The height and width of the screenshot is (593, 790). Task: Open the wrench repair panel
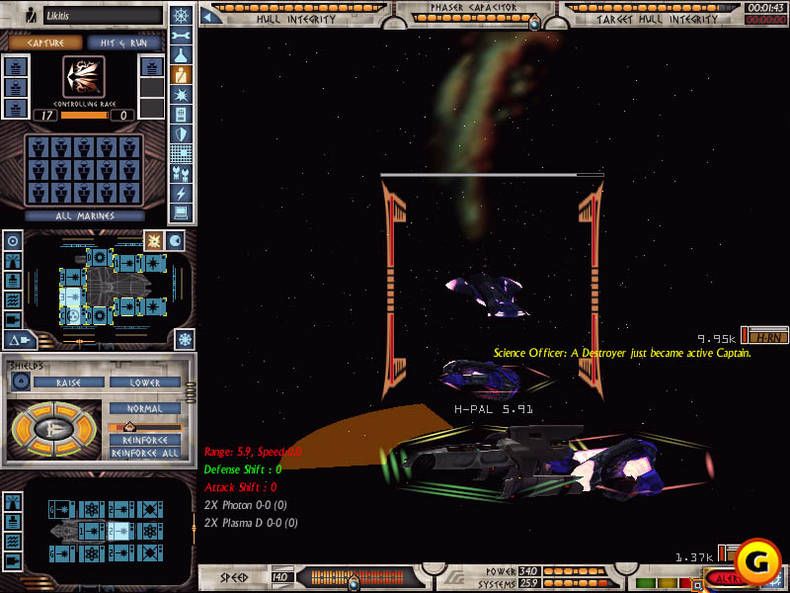[181, 36]
